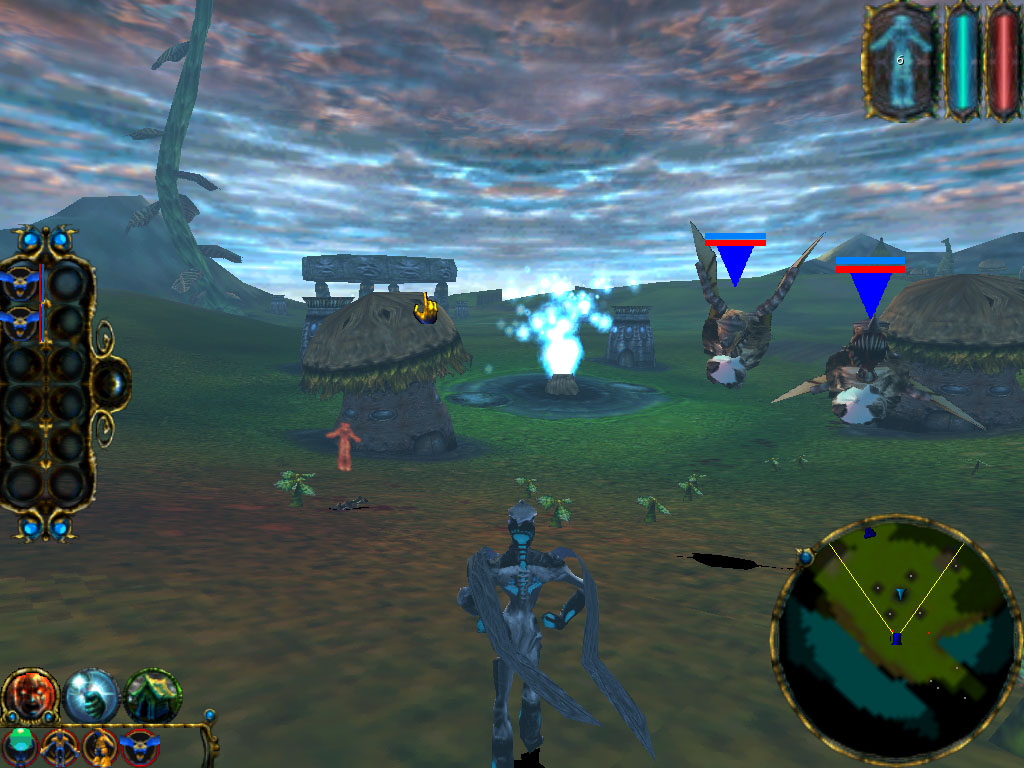Switch to the green hut structures tab
This screenshot has width=1024, height=768.
pos(153,695)
